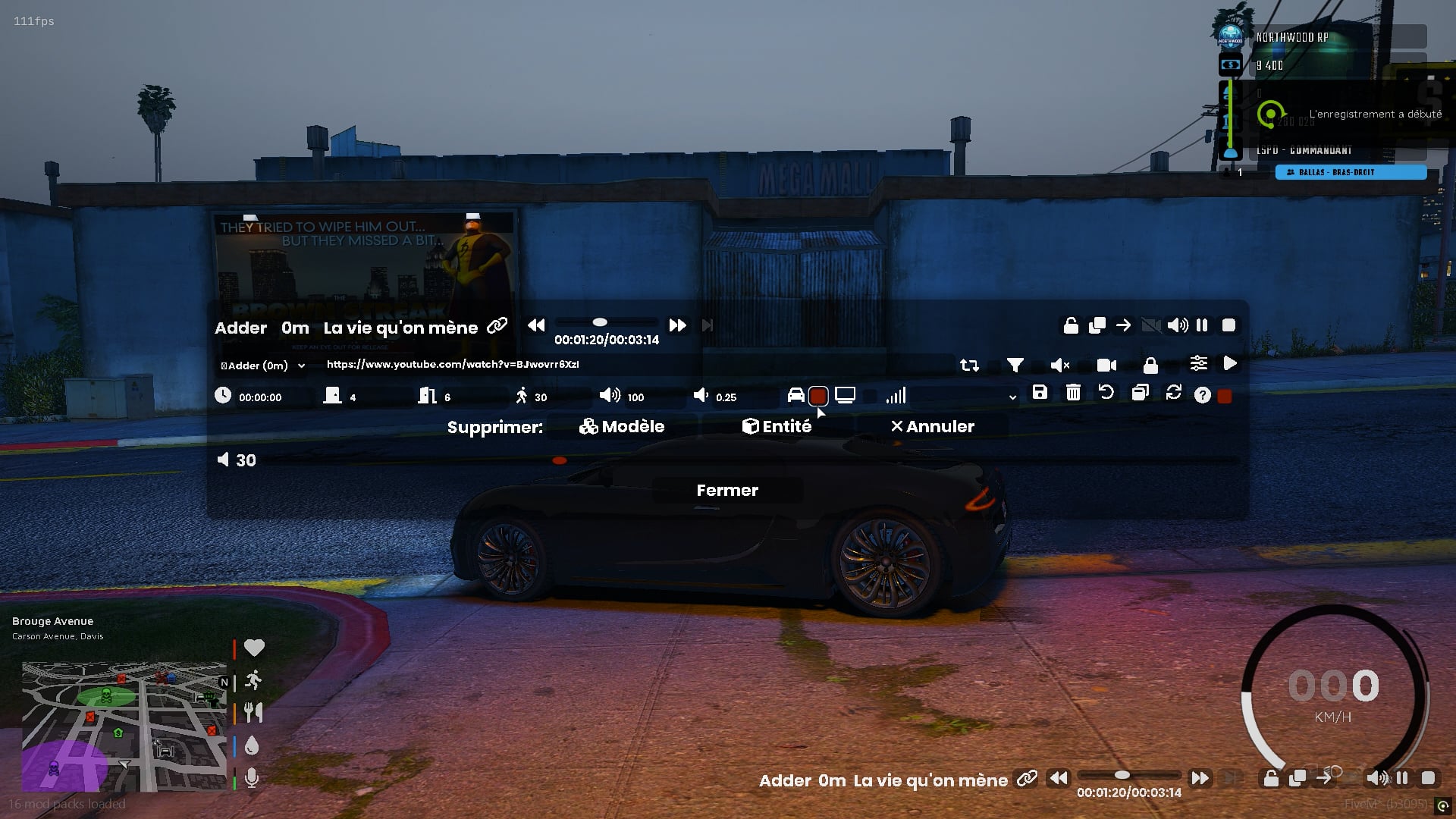The image size is (1456, 819).
Task: Open the sliders settings icon
Action: click(x=1198, y=364)
